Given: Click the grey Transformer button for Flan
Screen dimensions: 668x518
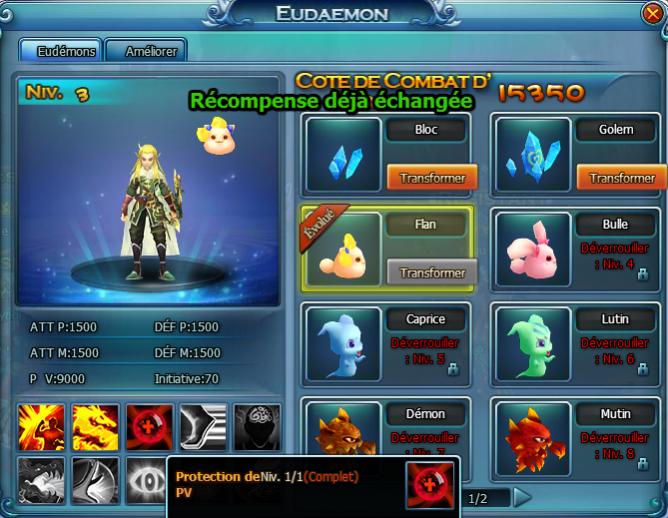Looking at the screenshot, I should [432, 272].
